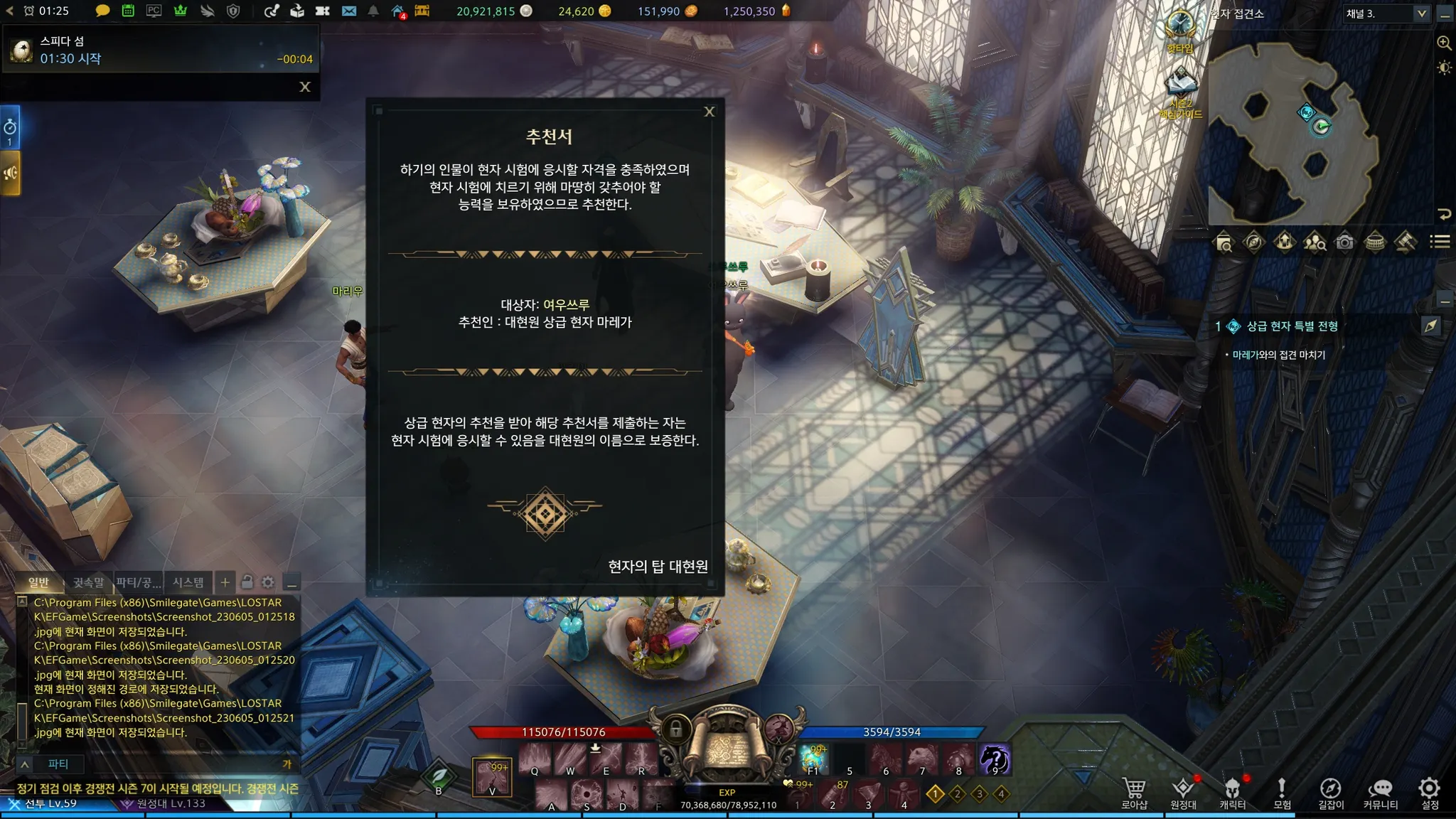Open the 원정대 expedition menu
This screenshot has width=1456, height=819.
coord(1183,793)
